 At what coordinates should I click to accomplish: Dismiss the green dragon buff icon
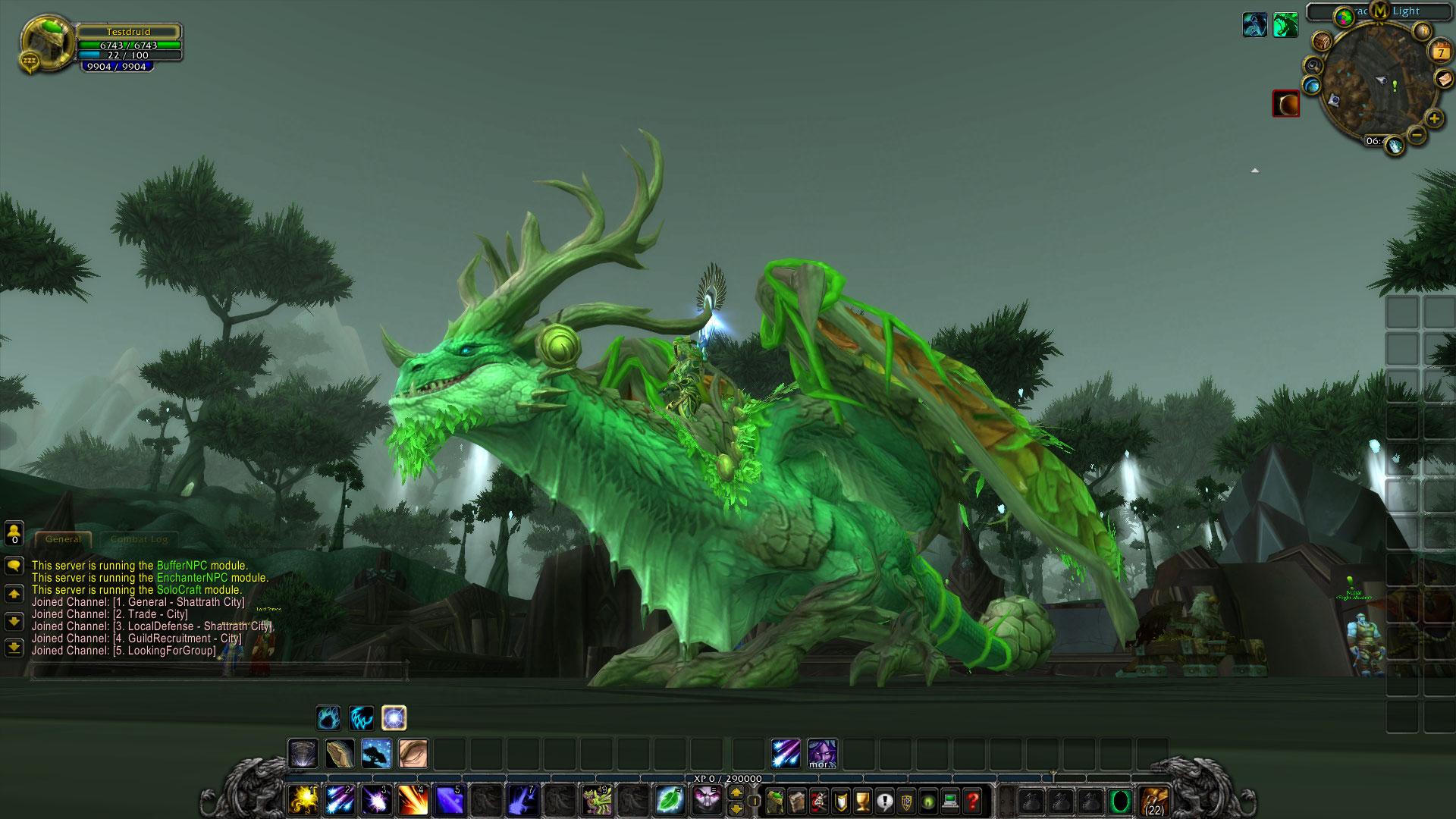[x=1285, y=24]
